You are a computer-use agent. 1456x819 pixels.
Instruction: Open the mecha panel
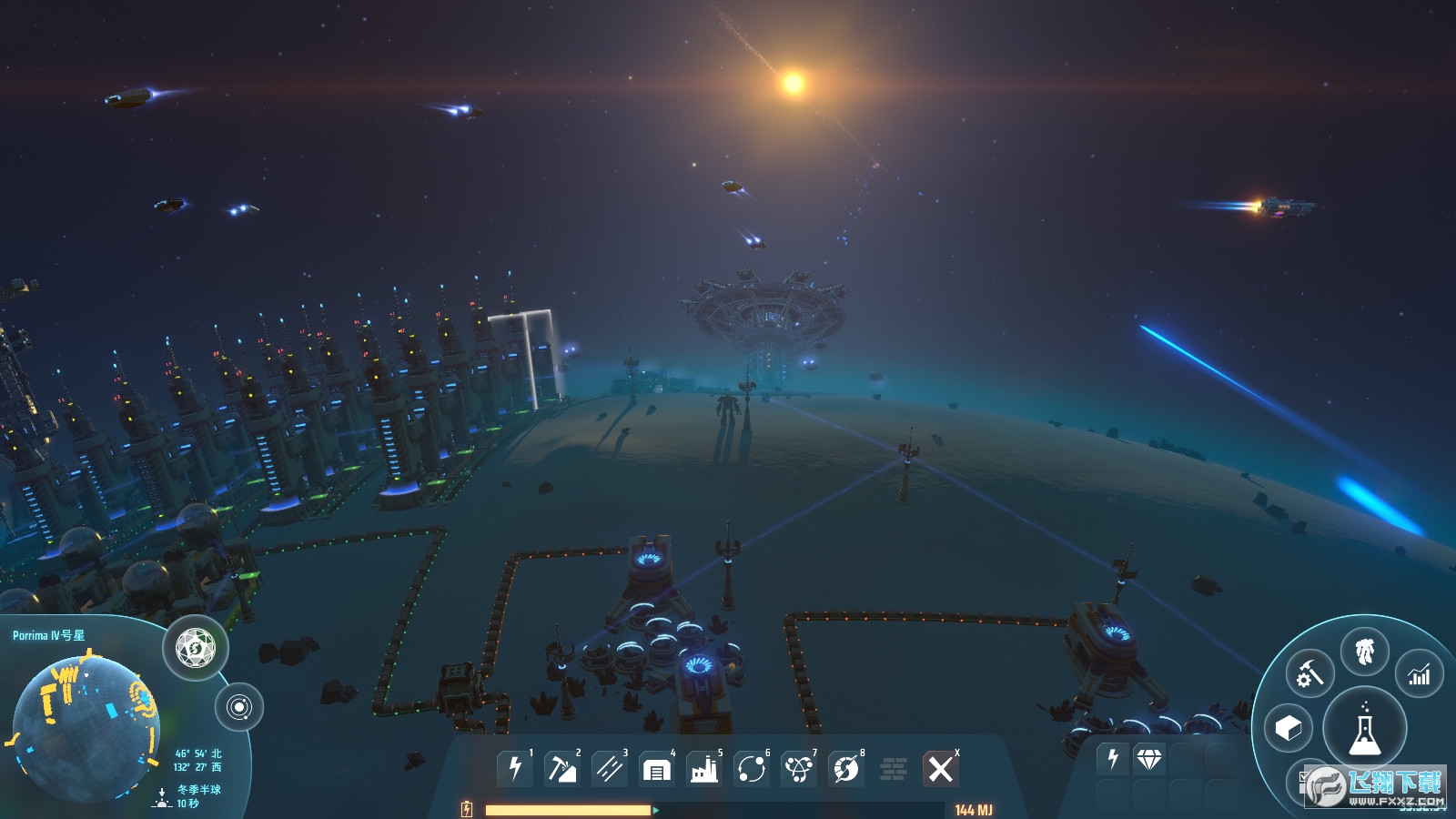1364,652
